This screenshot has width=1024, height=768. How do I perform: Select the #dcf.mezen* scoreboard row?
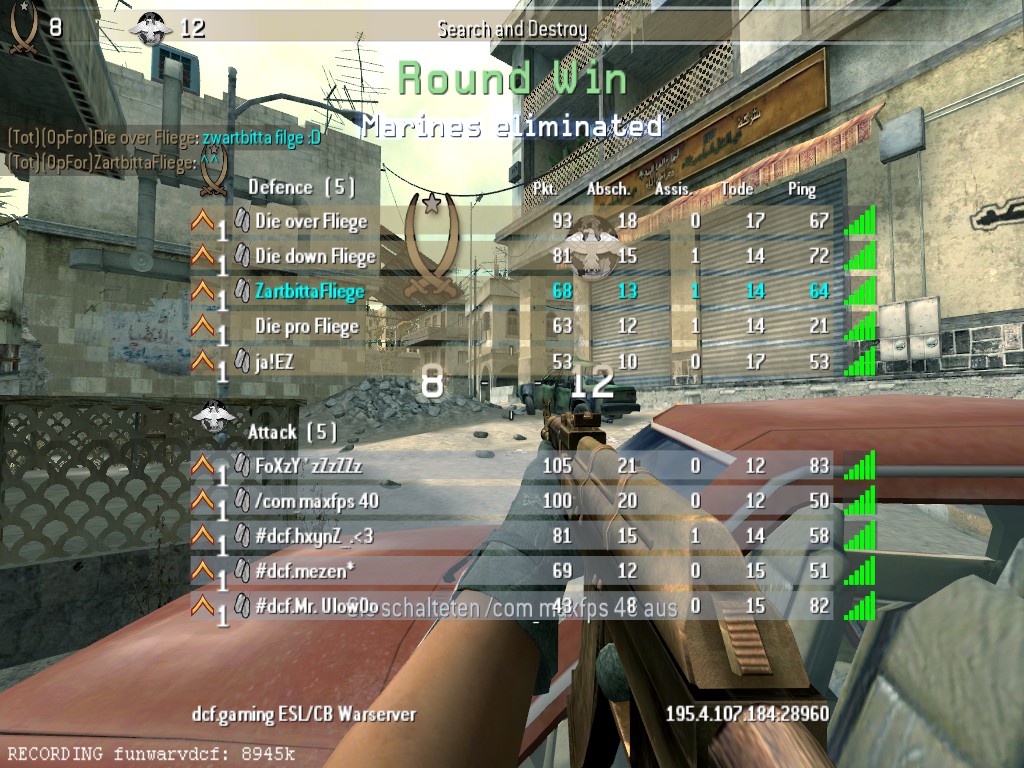pos(305,570)
